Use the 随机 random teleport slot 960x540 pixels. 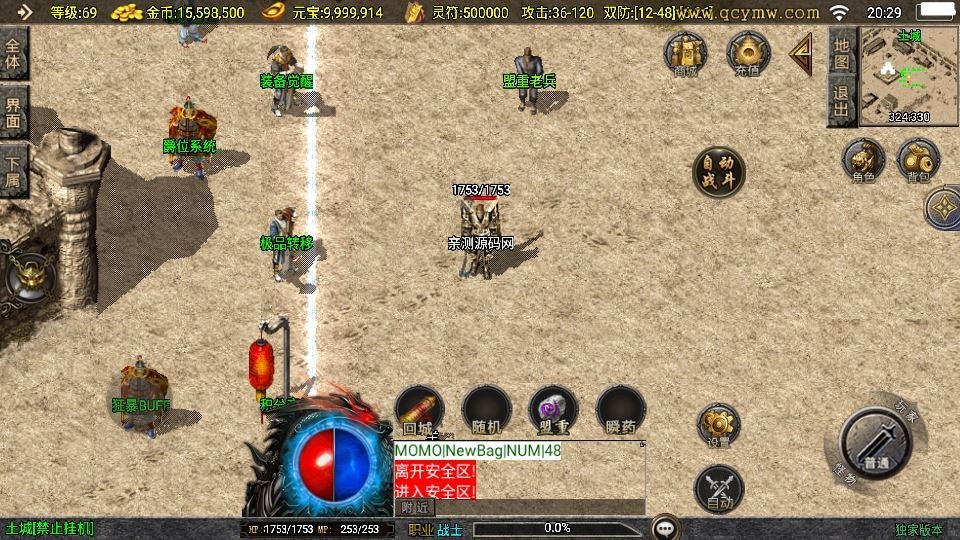[x=487, y=411]
